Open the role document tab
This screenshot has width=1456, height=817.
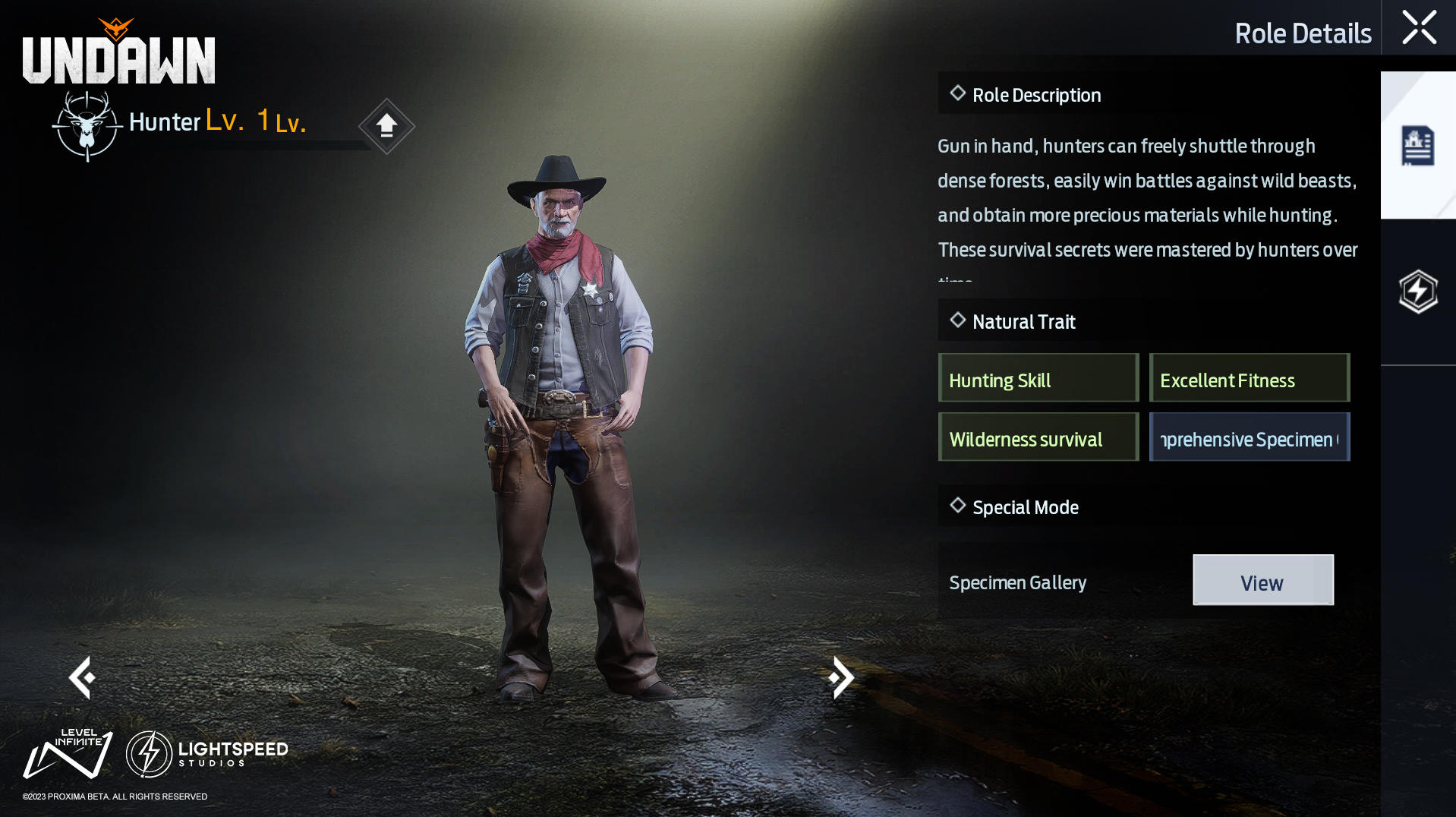[x=1417, y=146]
